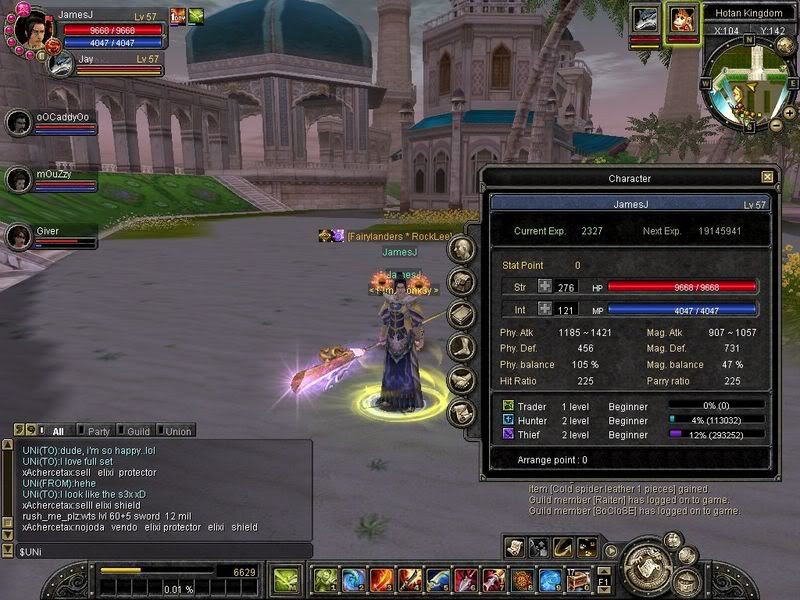
Task: Add a point to Str
Action: tap(545, 287)
